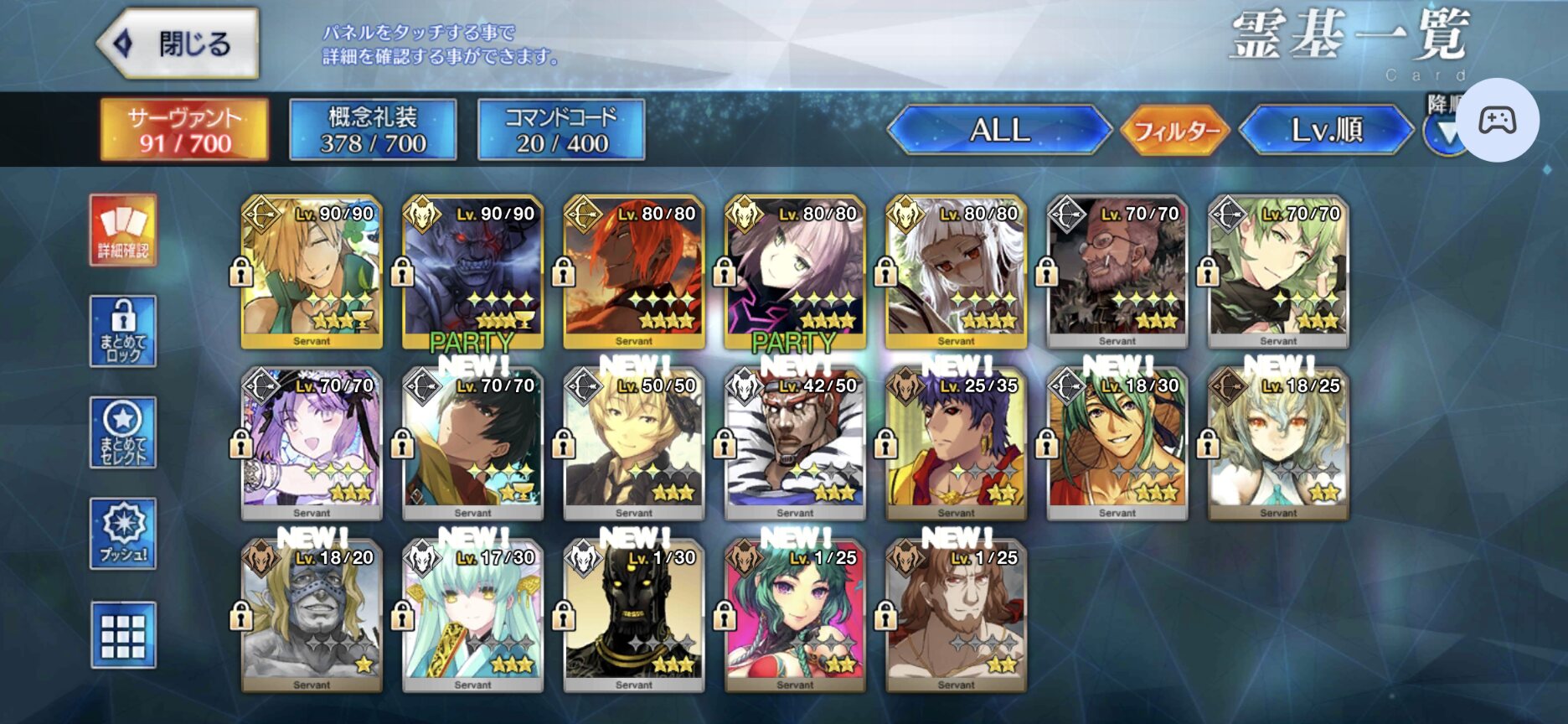Select the dark blue demon Lv. 90/90 card

click(472, 272)
